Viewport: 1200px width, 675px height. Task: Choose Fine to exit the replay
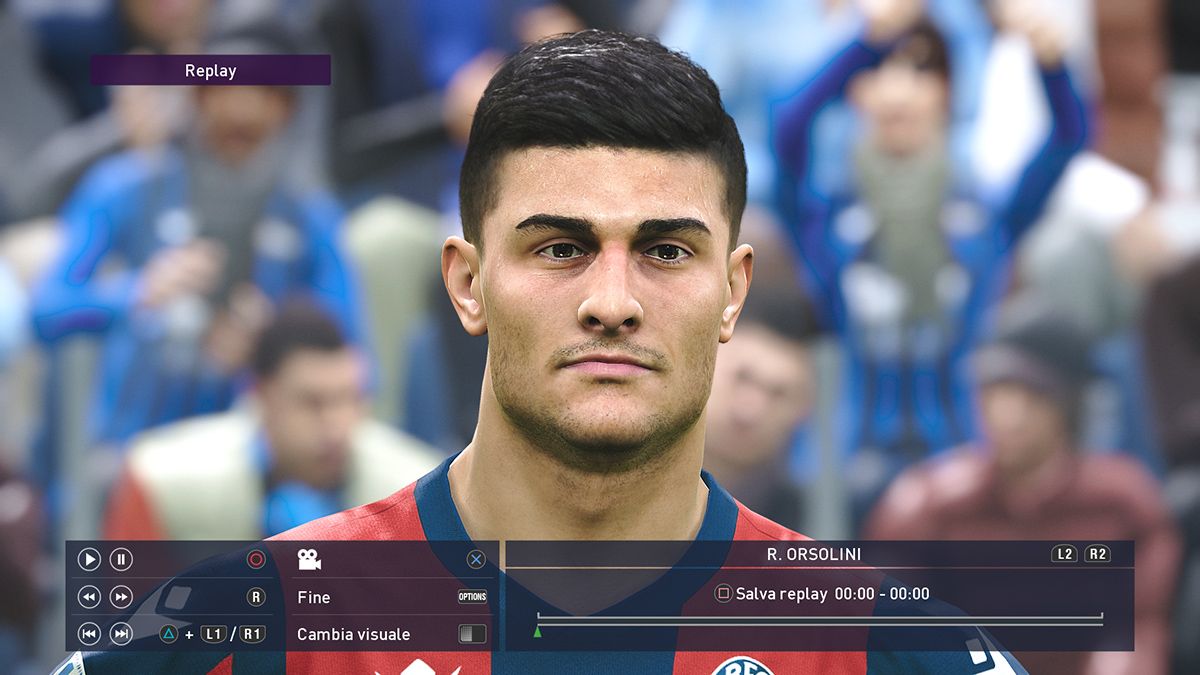[x=314, y=597]
